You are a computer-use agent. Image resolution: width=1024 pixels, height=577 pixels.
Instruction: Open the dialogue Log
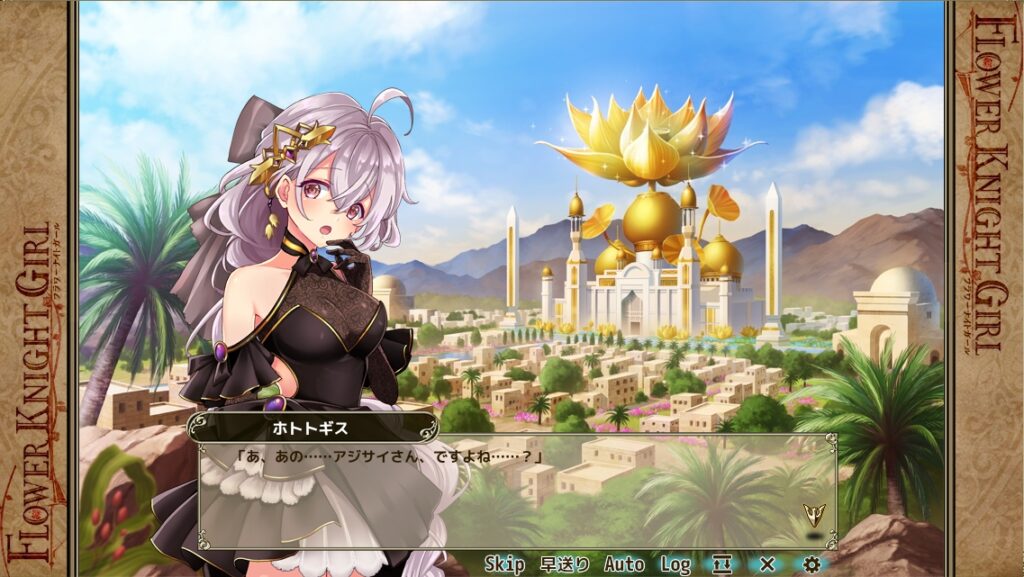coord(675,564)
